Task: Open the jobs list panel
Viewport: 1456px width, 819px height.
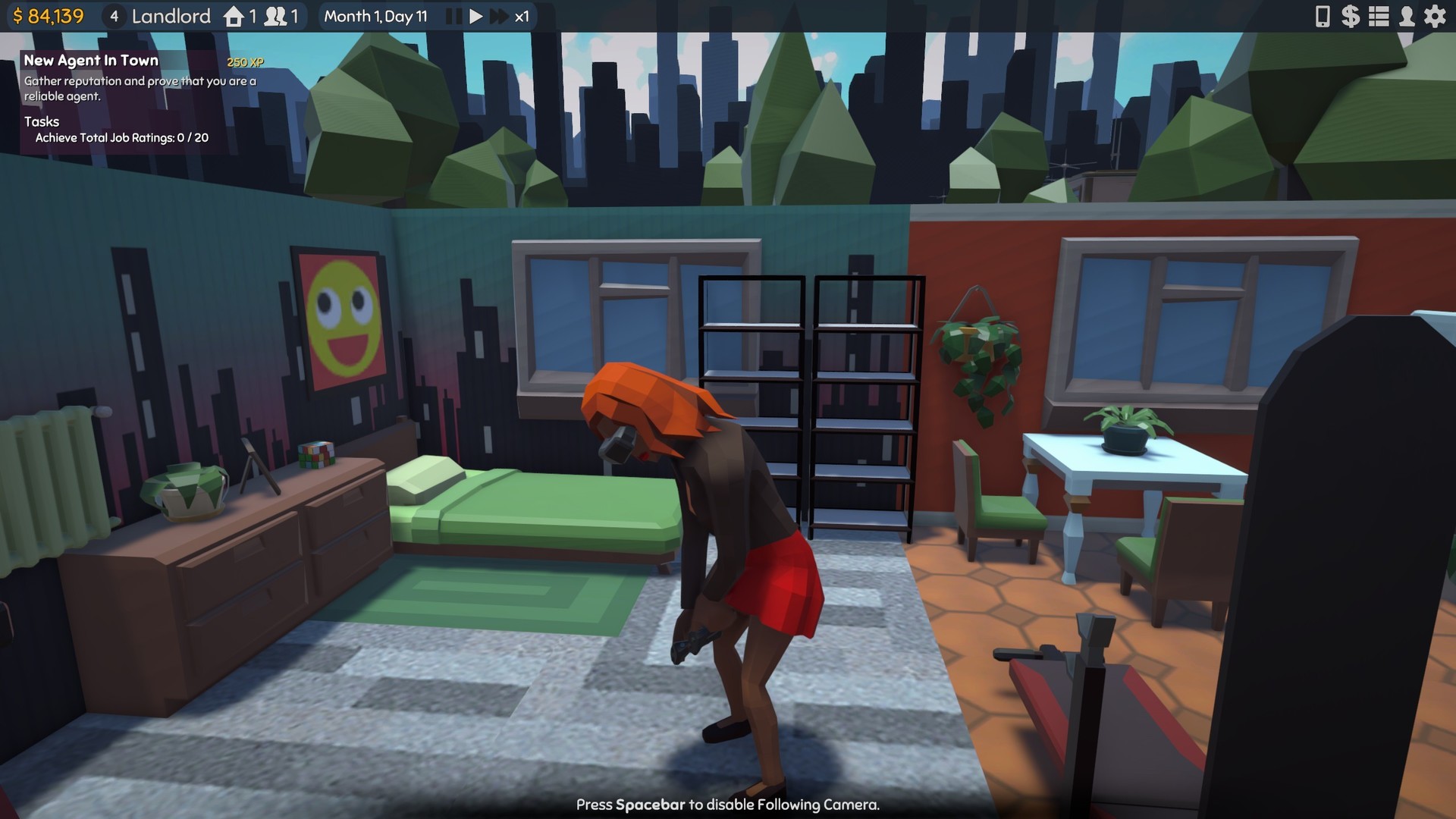Action: (1379, 16)
